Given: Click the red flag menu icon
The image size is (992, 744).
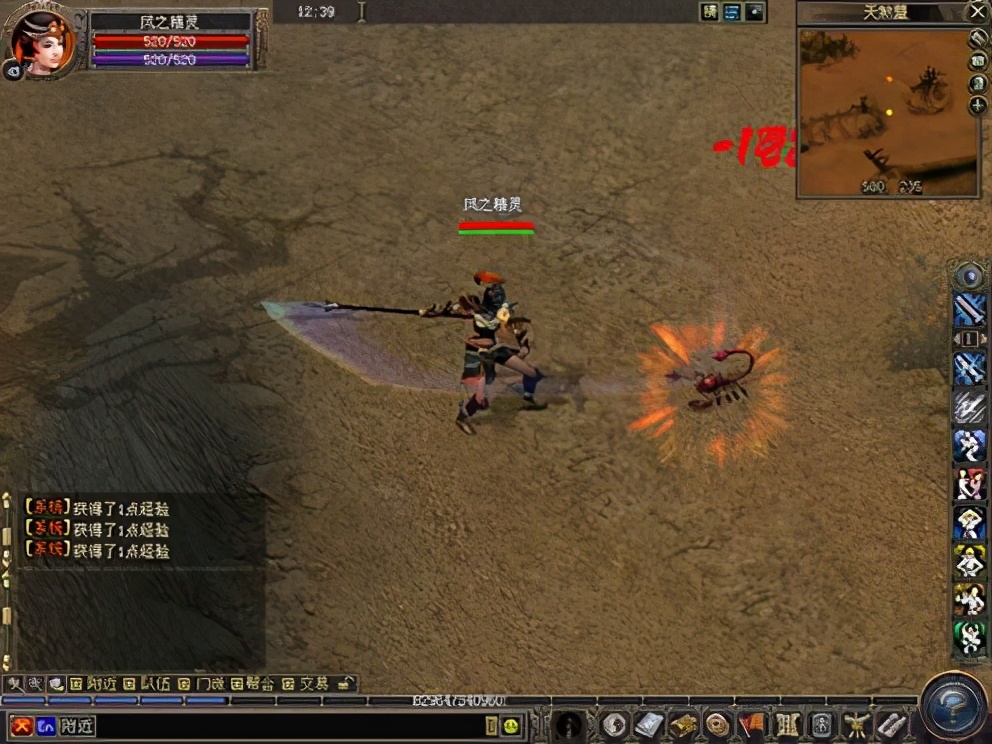Looking at the screenshot, I should pos(751,724).
